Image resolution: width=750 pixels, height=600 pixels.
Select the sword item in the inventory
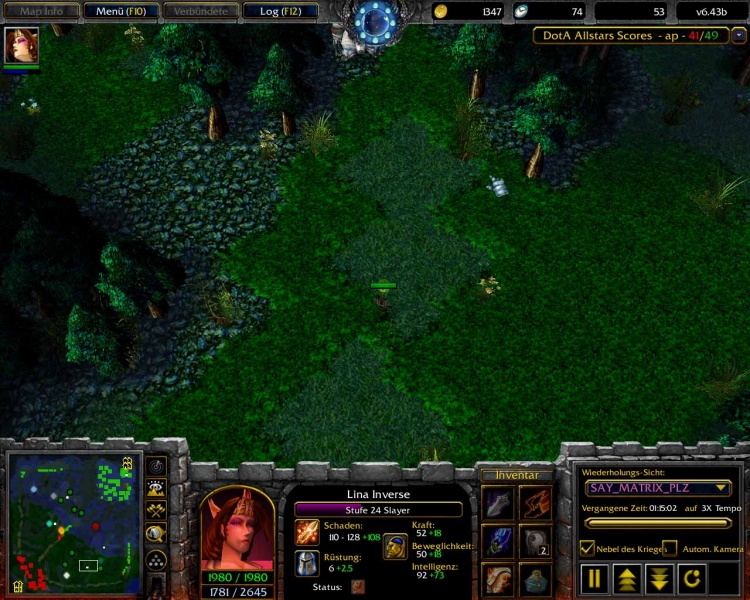(498, 502)
